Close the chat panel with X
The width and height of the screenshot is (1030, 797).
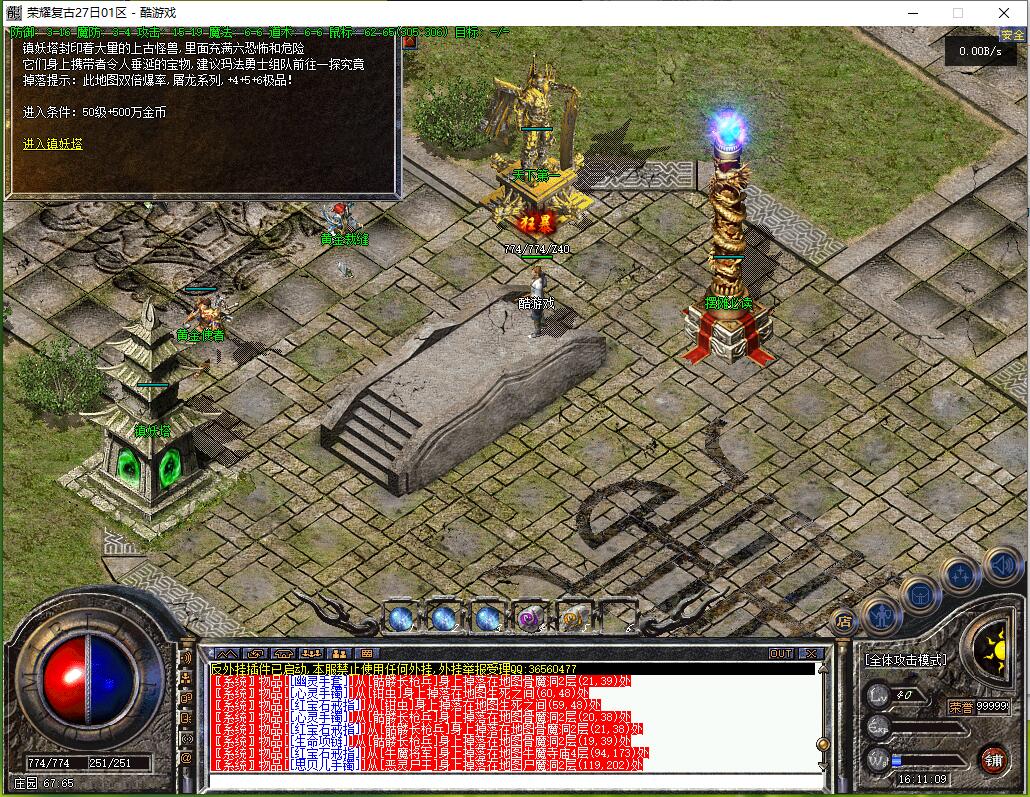click(810, 654)
